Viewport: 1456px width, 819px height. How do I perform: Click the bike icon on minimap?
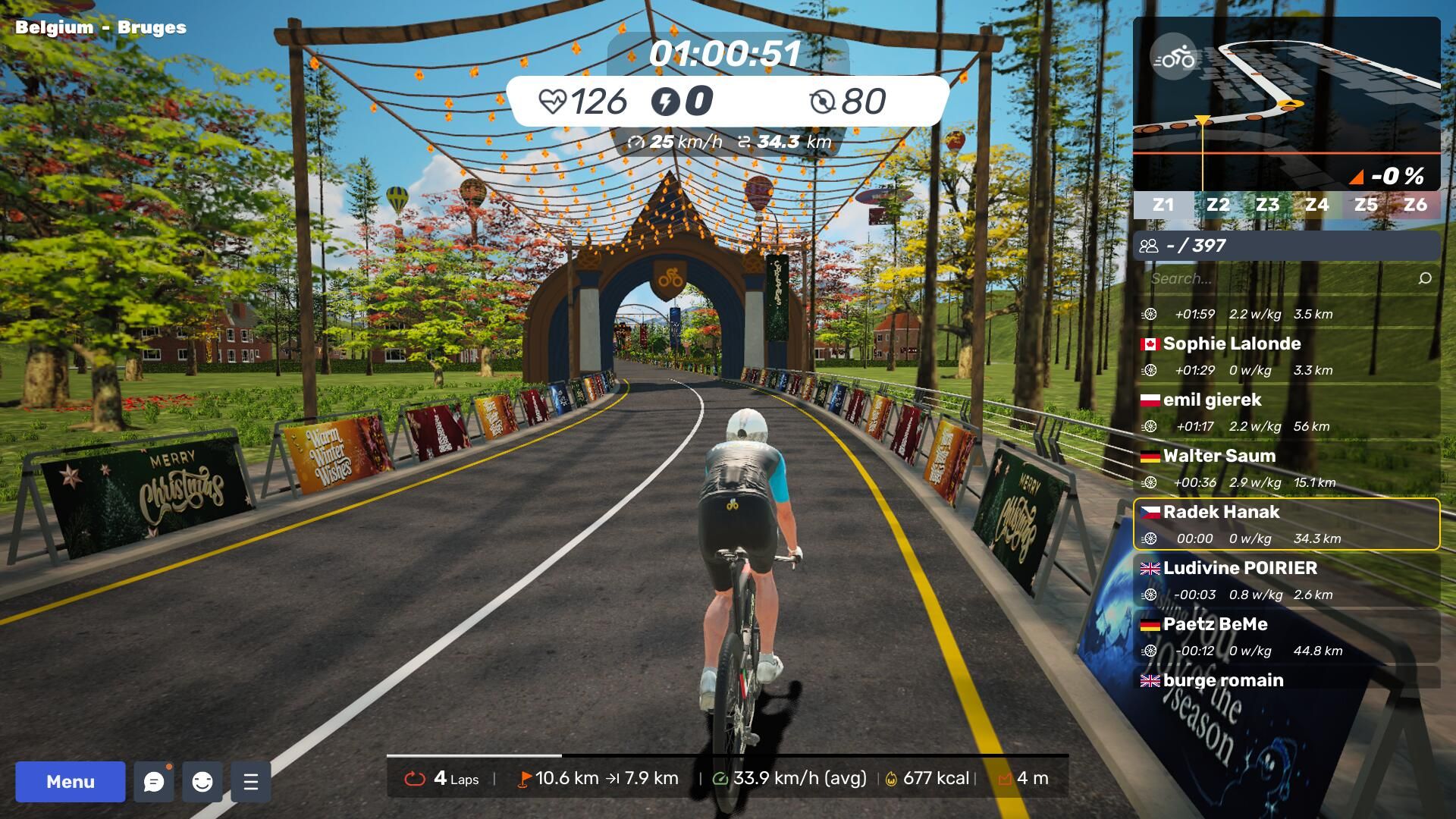click(1174, 58)
